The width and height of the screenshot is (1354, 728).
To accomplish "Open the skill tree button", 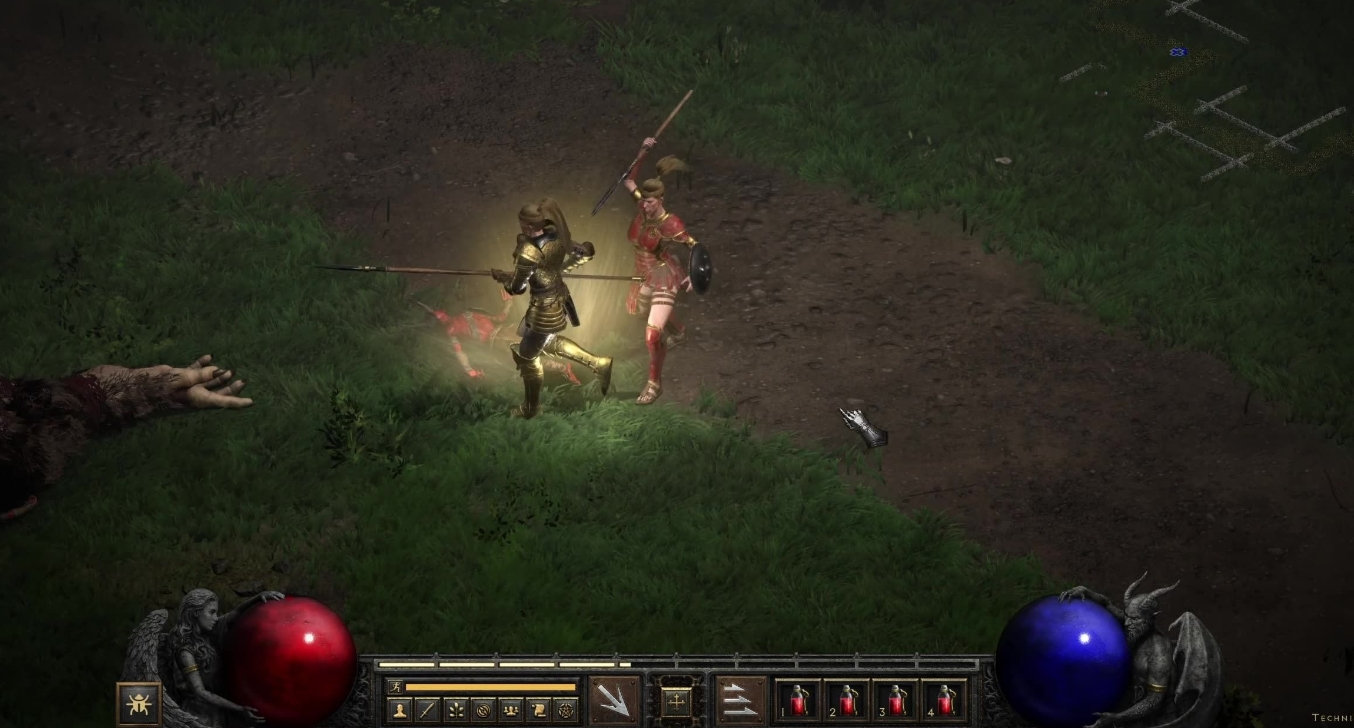I will tap(455, 710).
